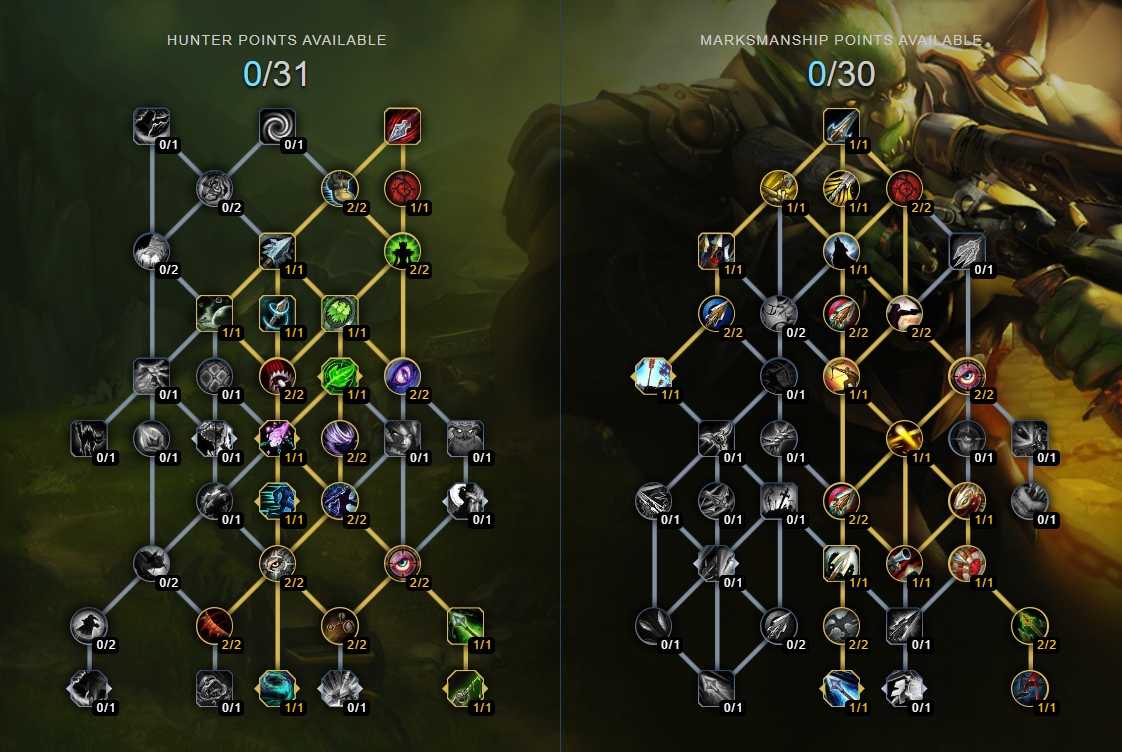
Task: Select the grey trident arrows talent
Action: pos(967,250)
